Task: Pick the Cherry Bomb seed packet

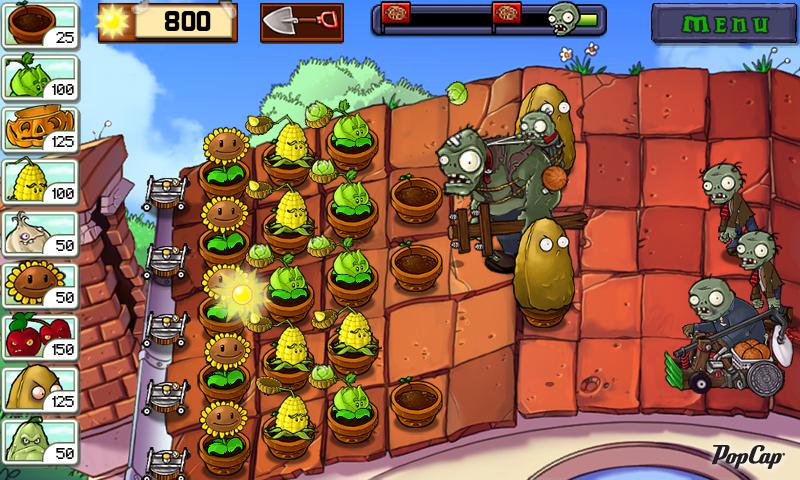Action: click(x=40, y=336)
